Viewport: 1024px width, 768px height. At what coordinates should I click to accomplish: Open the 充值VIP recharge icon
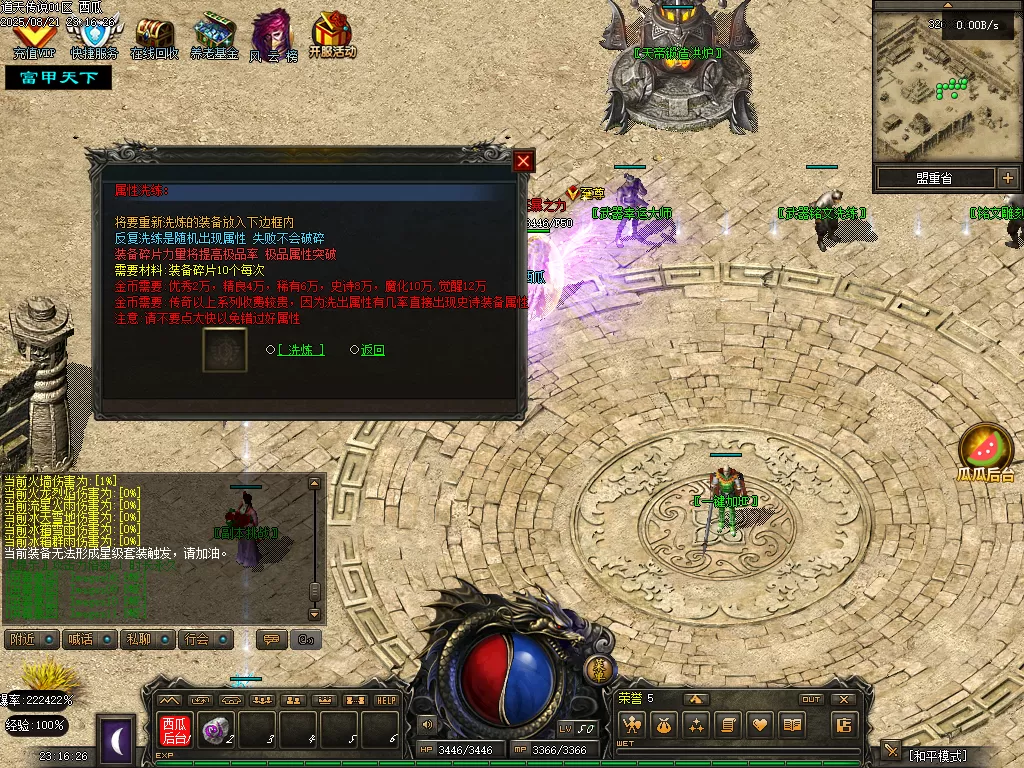coord(35,38)
